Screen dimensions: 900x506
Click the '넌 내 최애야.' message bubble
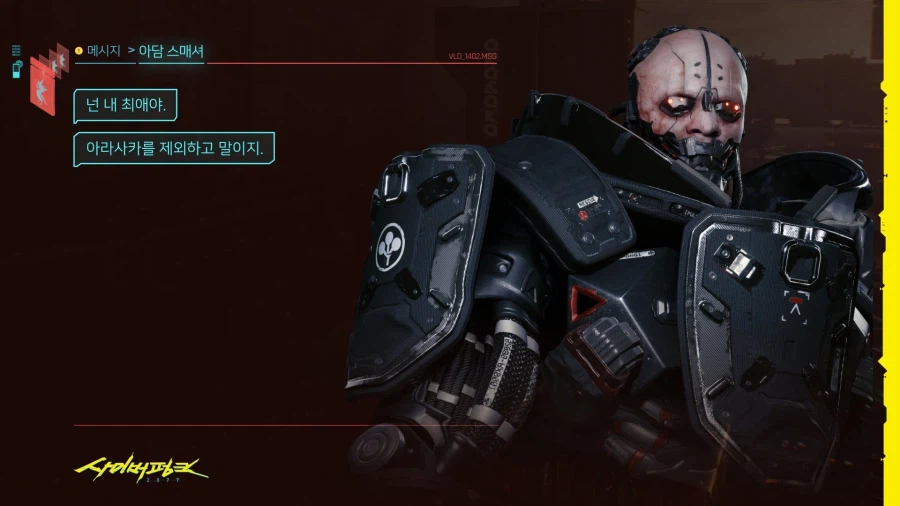pos(126,105)
